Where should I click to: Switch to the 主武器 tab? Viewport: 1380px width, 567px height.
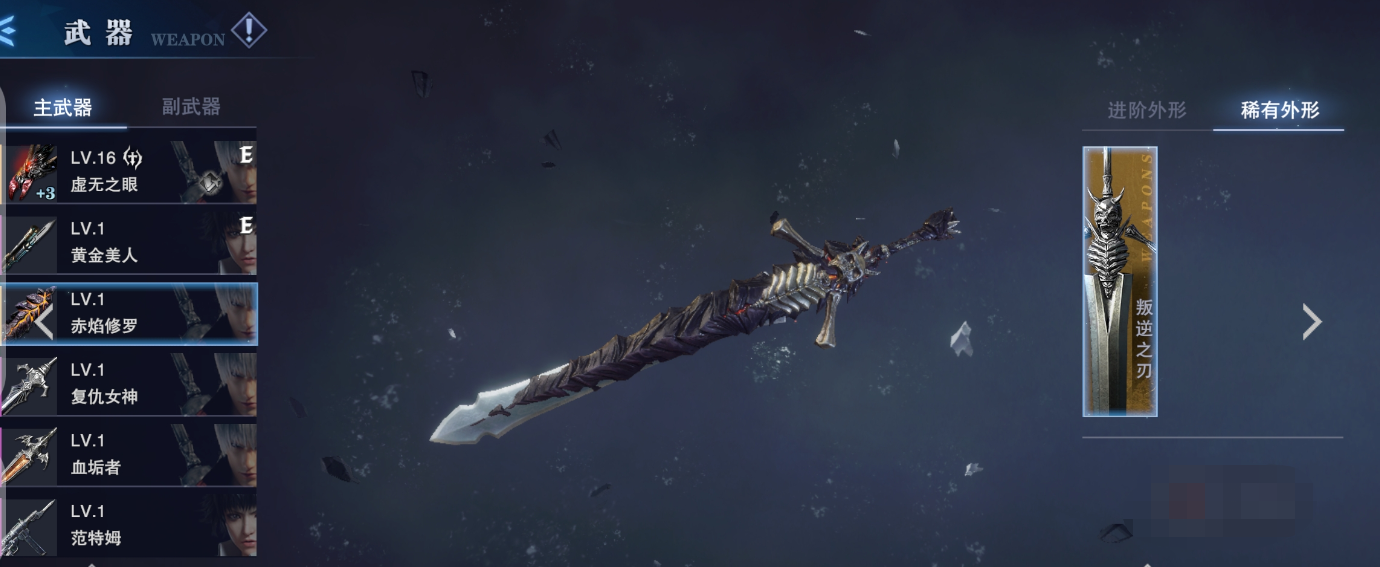62,108
